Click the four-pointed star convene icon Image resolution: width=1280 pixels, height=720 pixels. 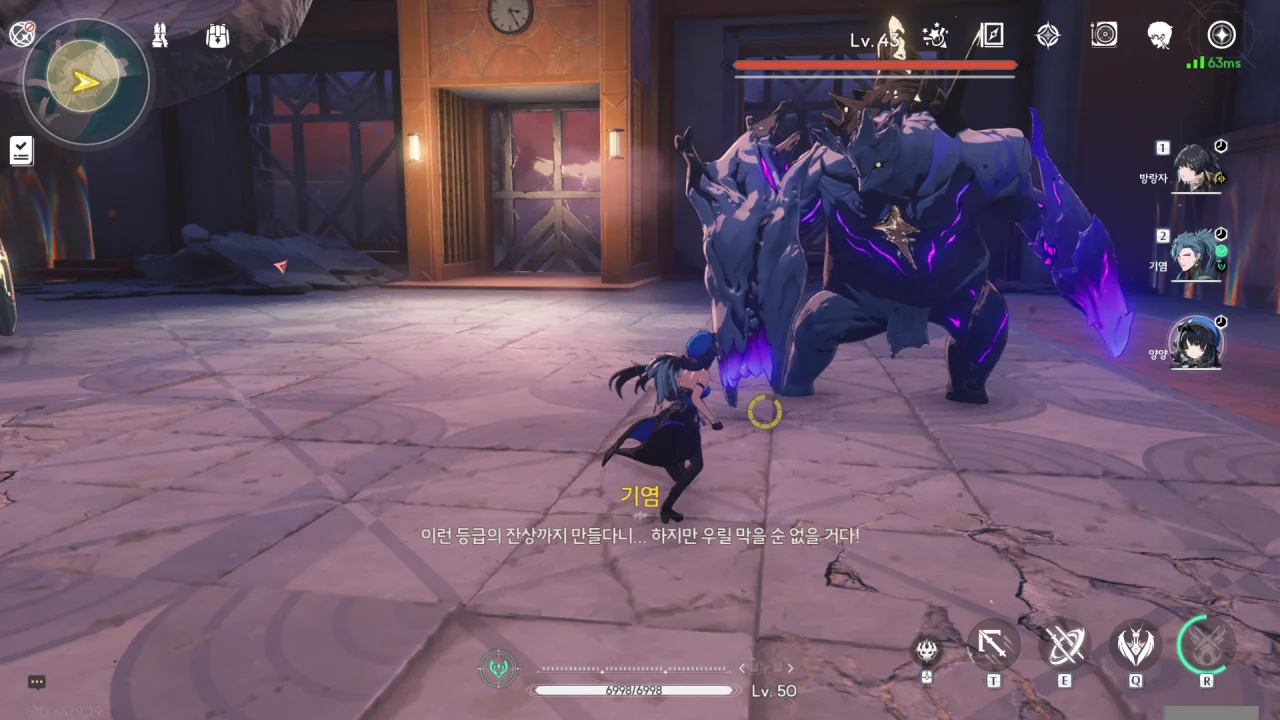(1047, 36)
